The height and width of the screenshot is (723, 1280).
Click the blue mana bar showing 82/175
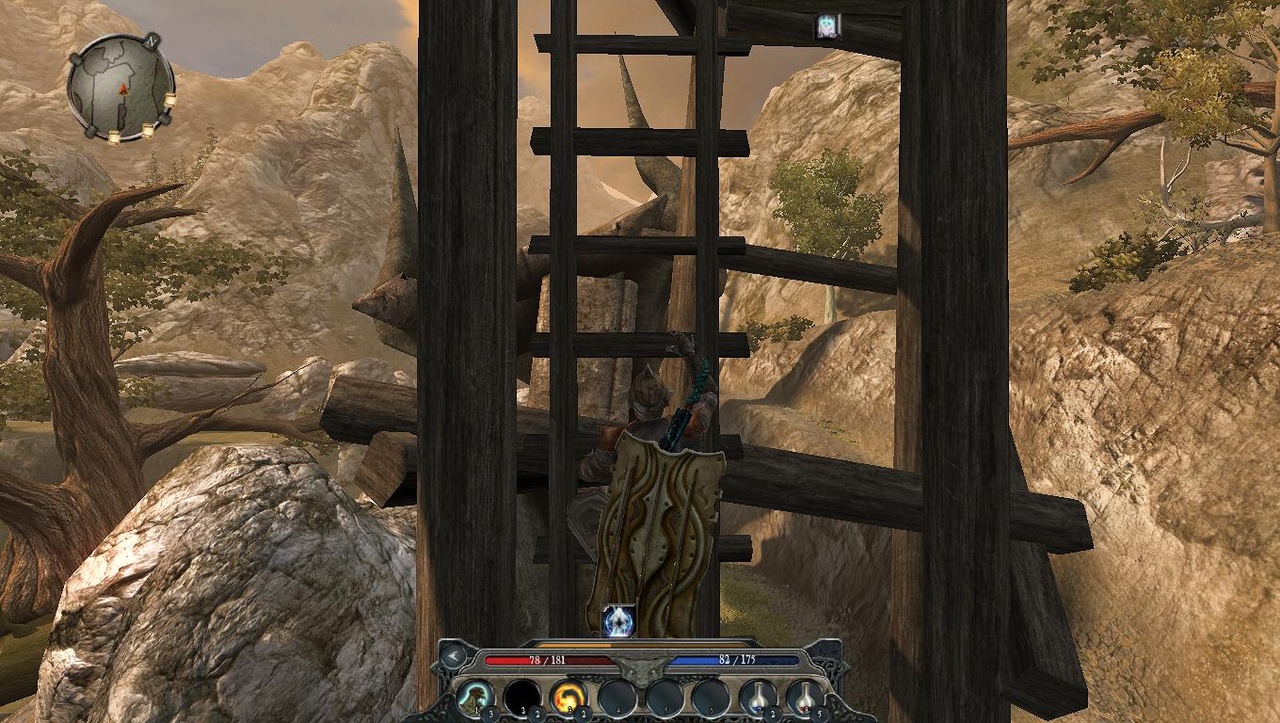point(734,660)
